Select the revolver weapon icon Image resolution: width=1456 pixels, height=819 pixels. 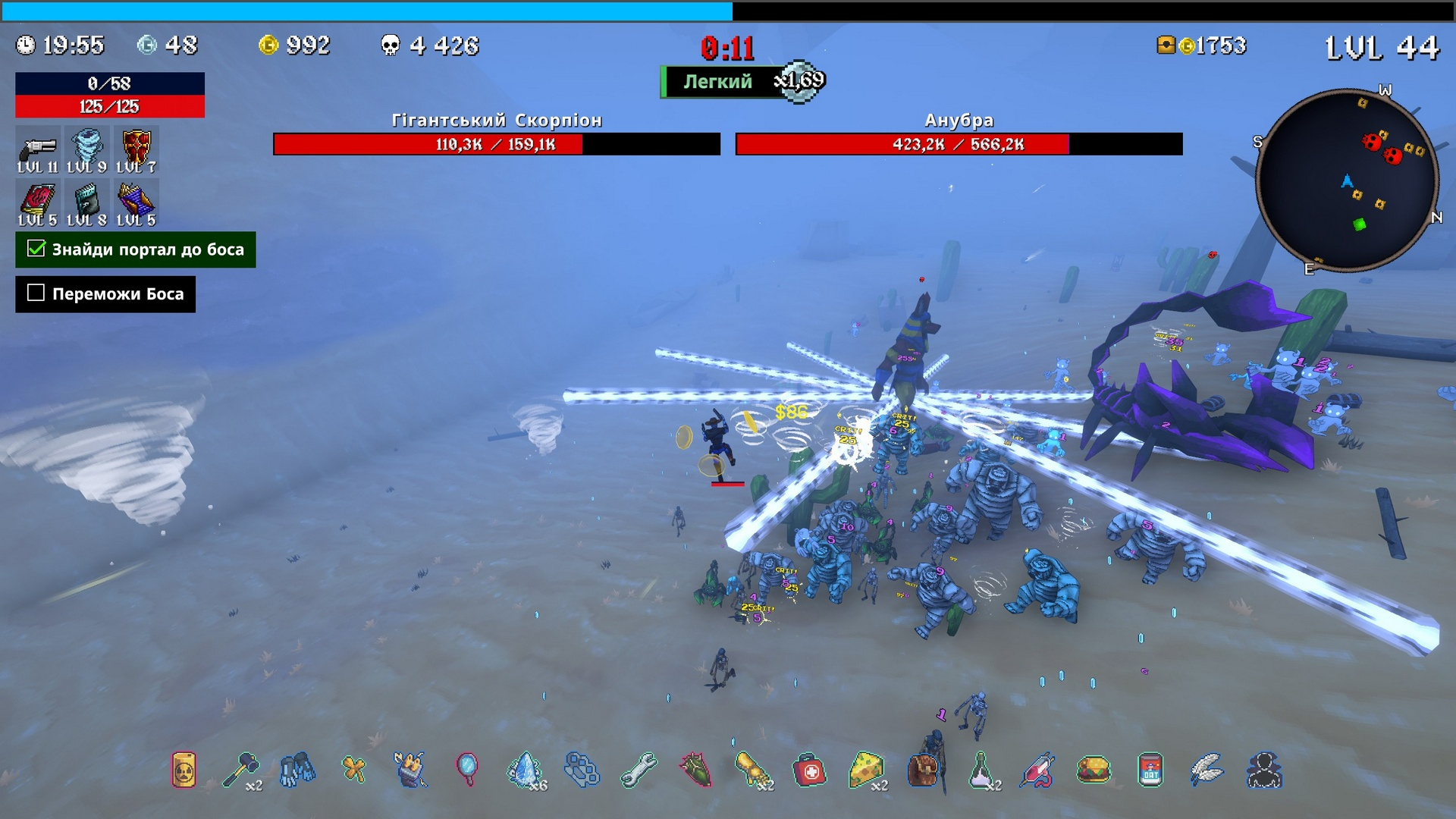click(38, 146)
